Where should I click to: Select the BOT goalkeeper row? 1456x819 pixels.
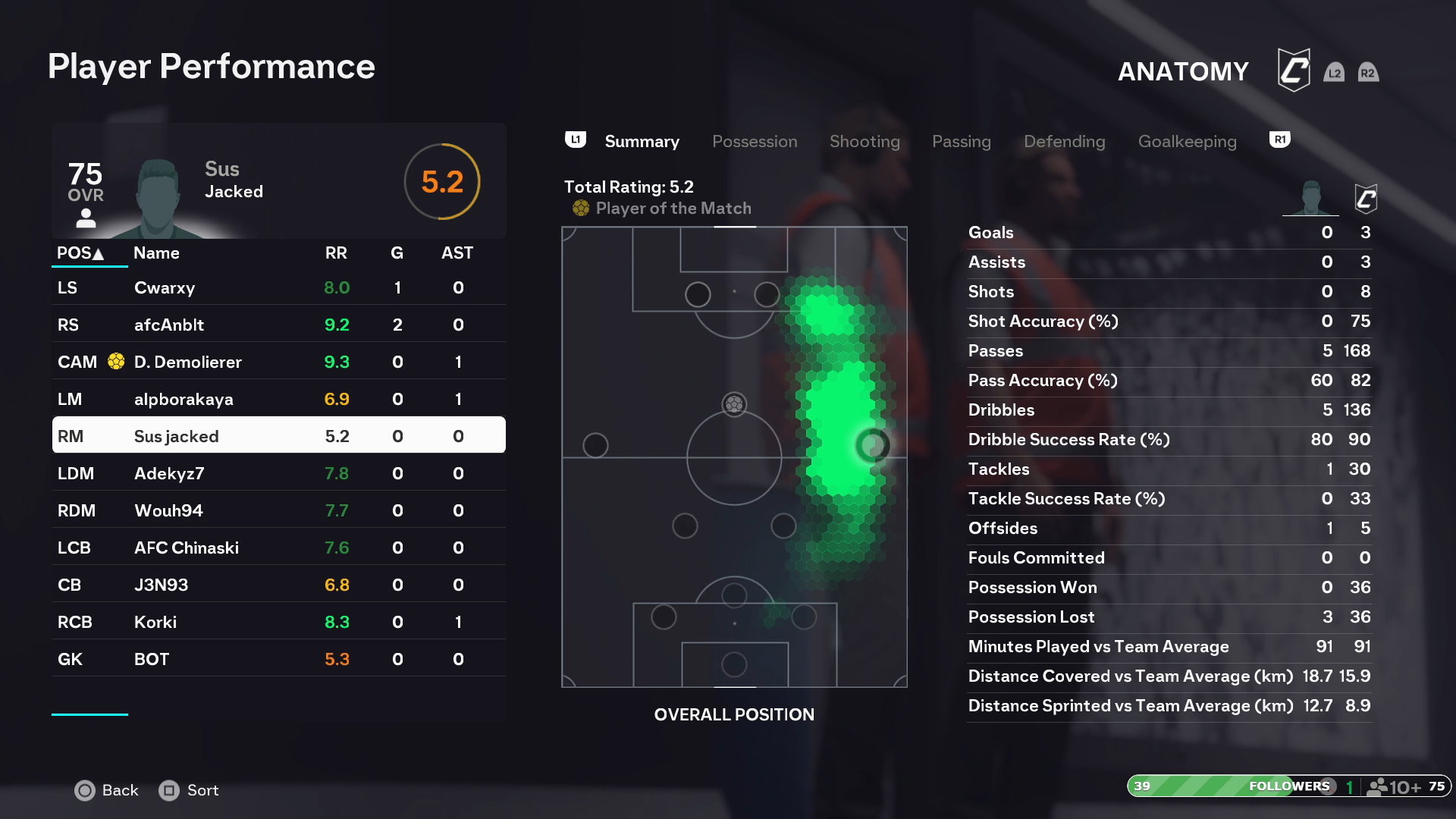pos(278,660)
